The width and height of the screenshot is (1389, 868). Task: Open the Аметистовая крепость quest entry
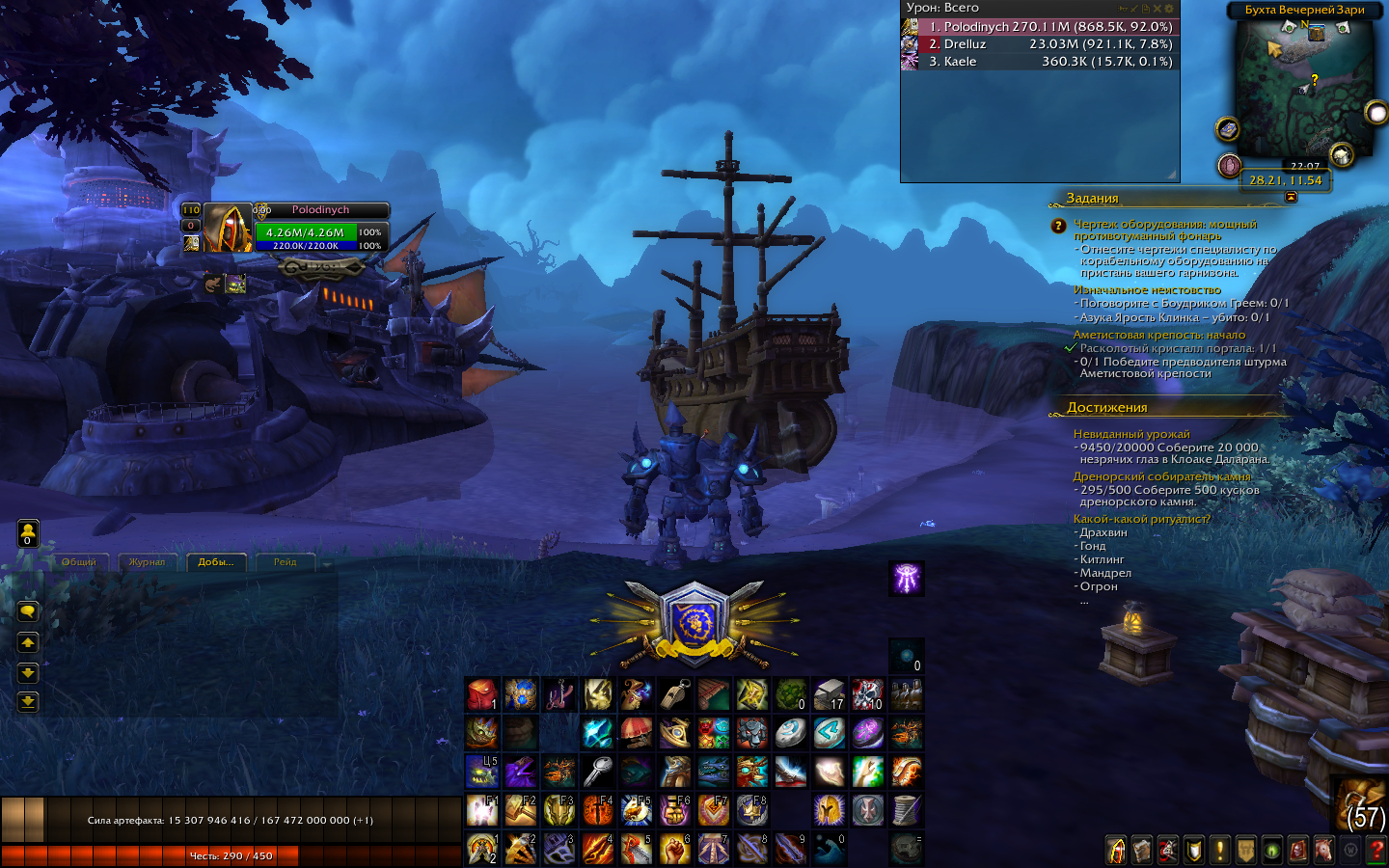click(1158, 335)
